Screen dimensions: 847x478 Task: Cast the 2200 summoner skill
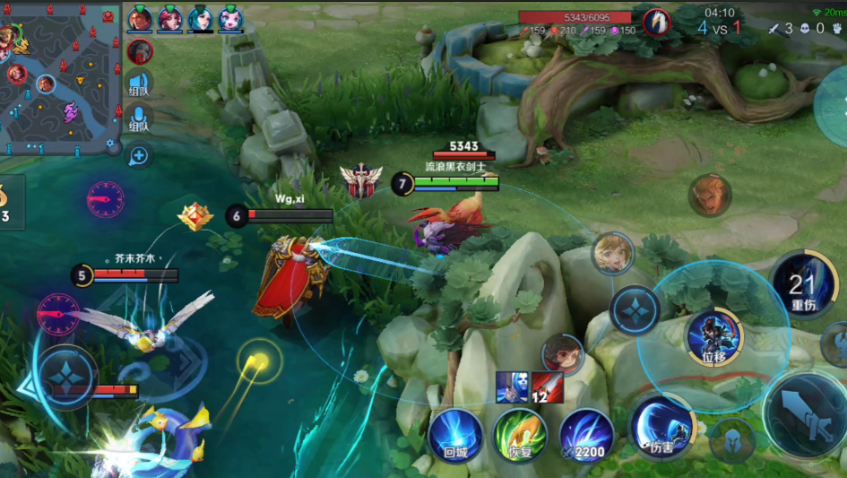pos(586,434)
